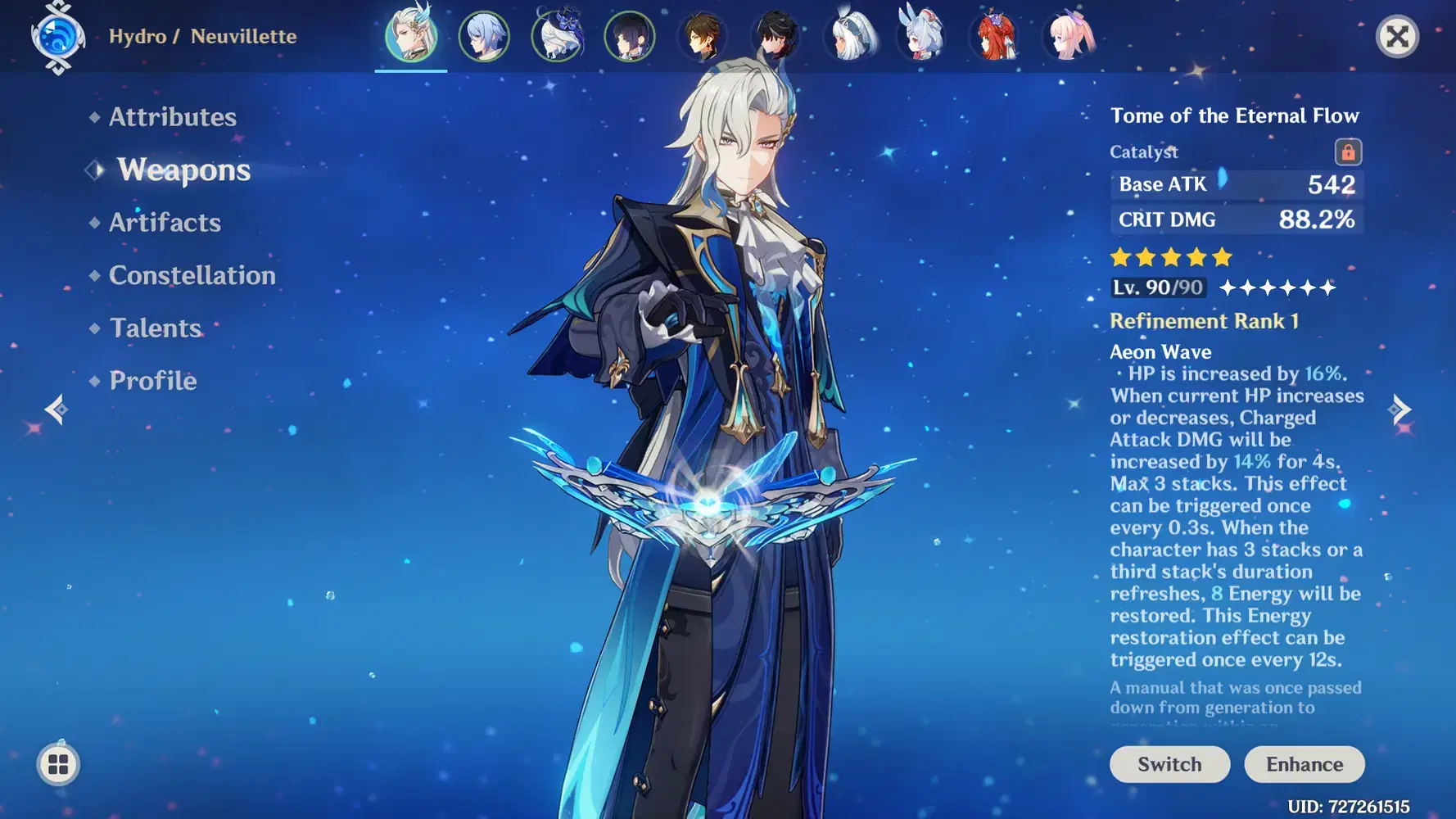Image resolution: width=1456 pixels, height=819 pixels.
Task: Click the party setup icon in the bottom-left corner
Action: point(56,764)
